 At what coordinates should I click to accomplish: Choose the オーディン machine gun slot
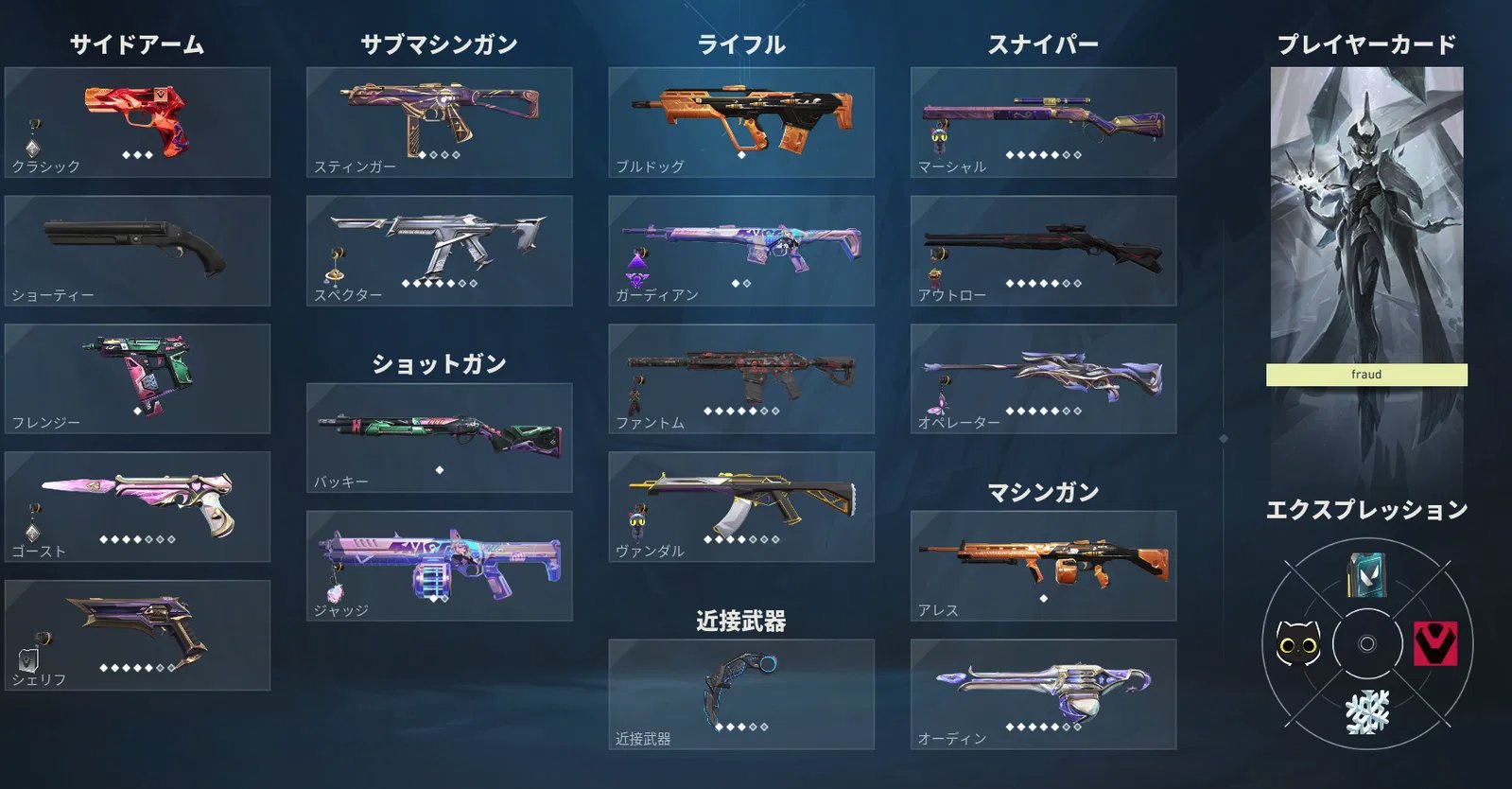click(1043, 694)
